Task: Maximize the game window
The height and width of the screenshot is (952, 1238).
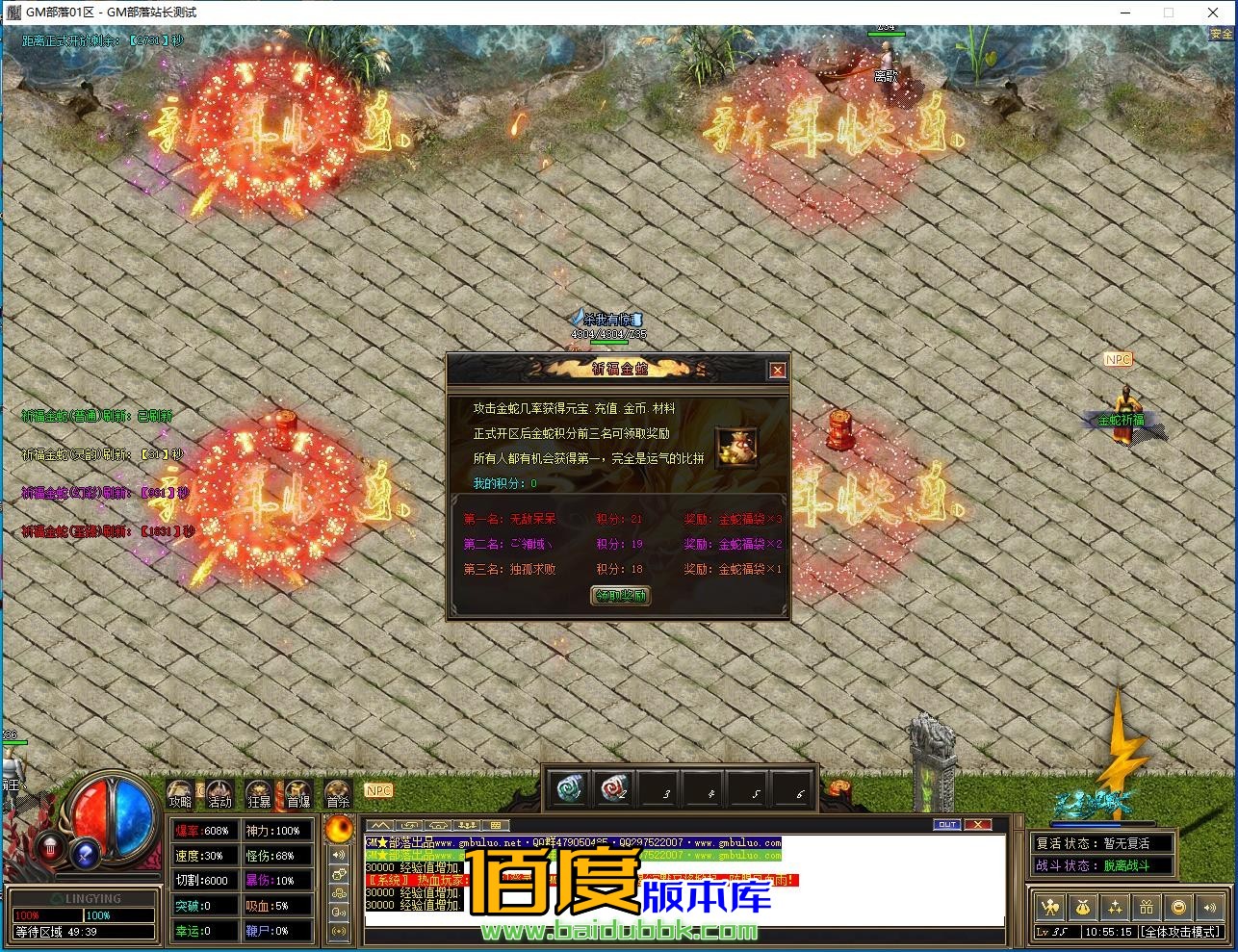Action: click(x=1169, y=13)
